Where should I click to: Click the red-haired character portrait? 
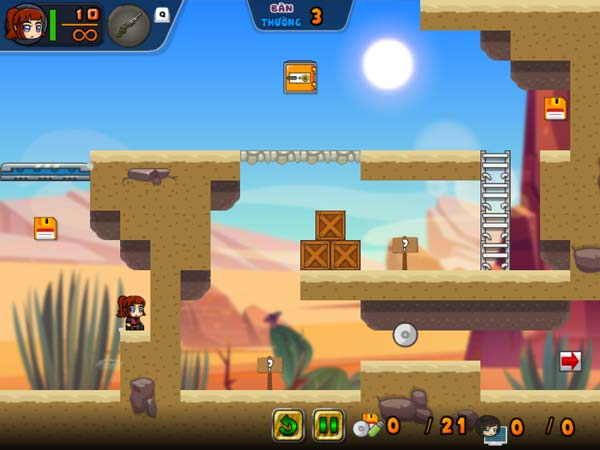pos(25,25)
